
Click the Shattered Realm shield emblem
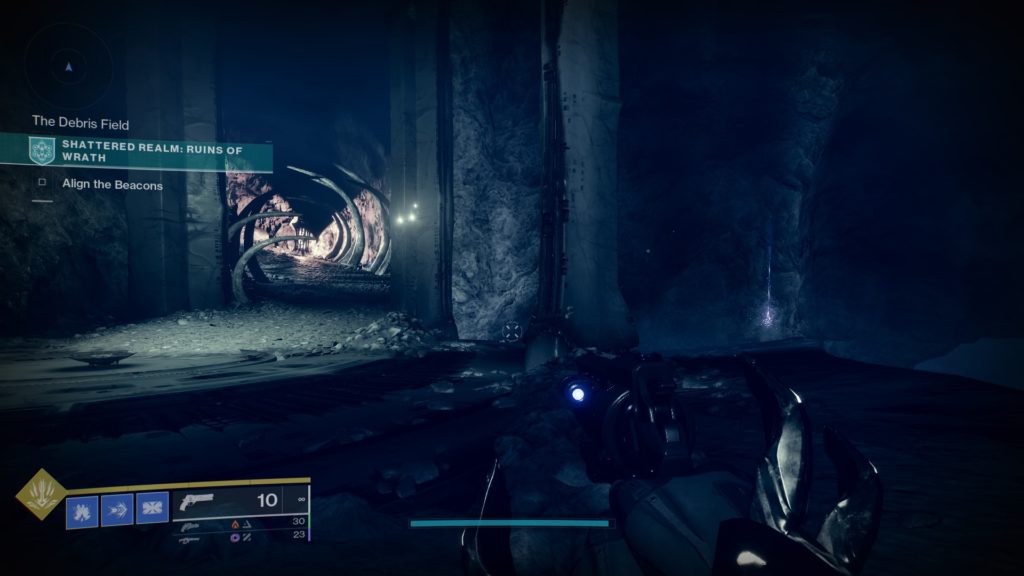(x=42, y=151)
